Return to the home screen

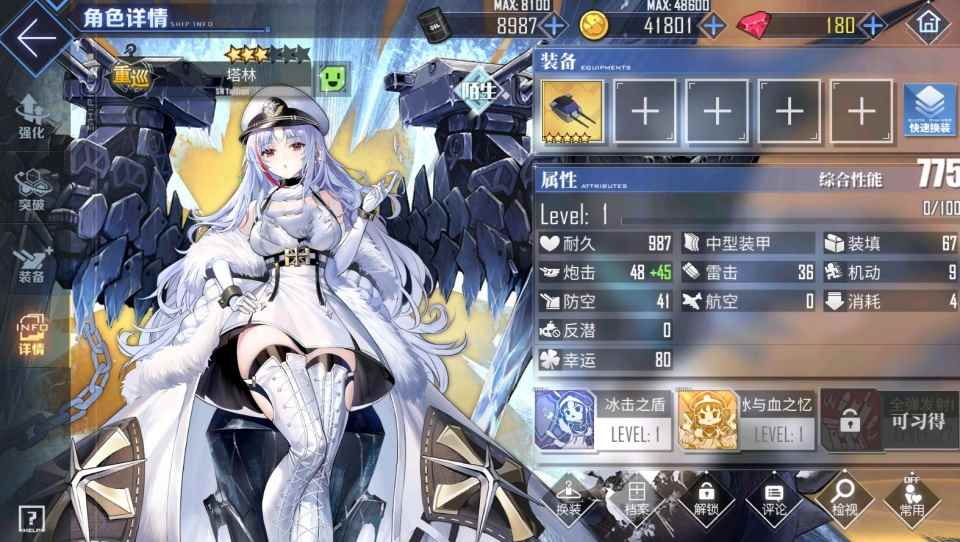pos(926,23)
